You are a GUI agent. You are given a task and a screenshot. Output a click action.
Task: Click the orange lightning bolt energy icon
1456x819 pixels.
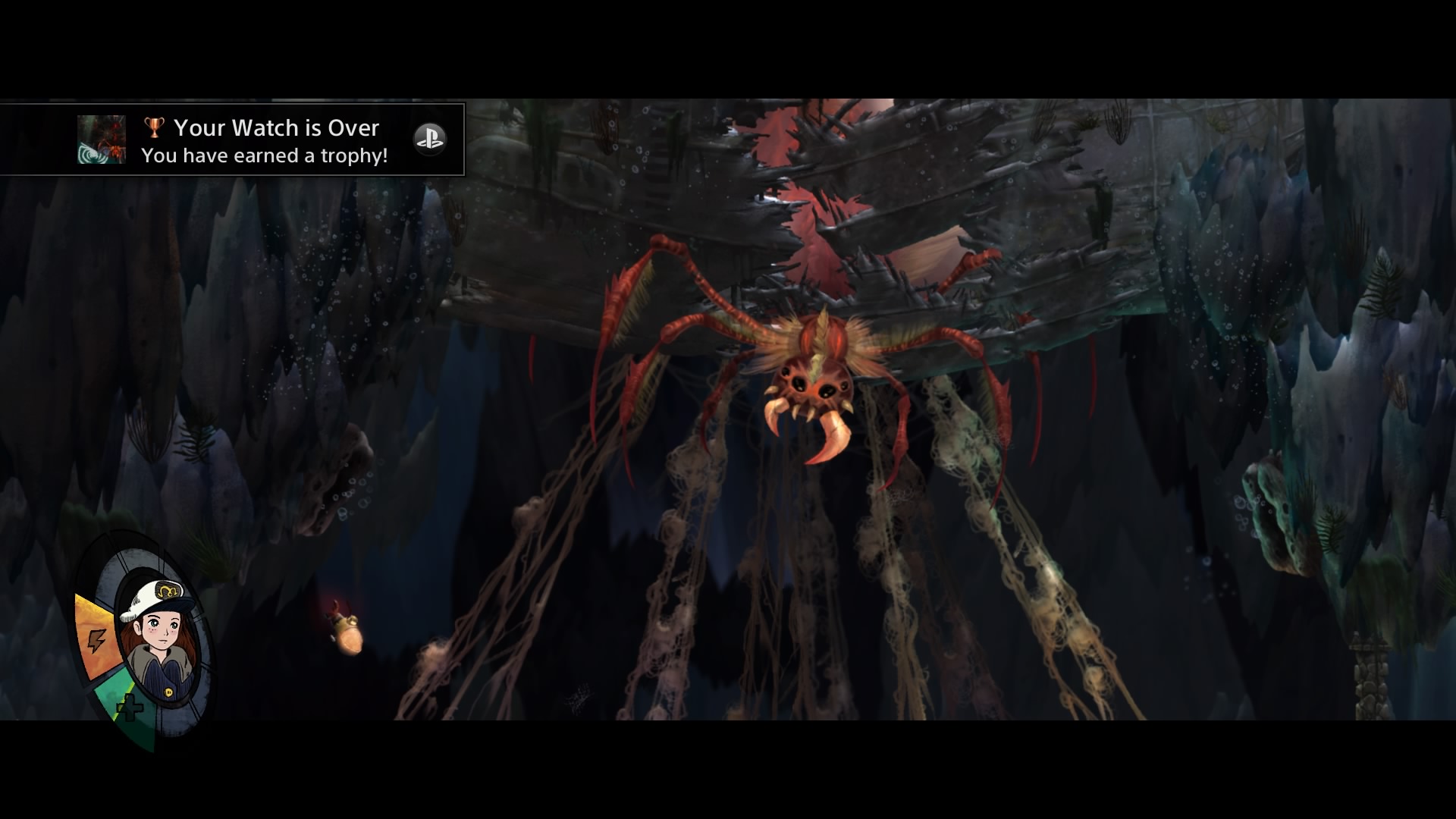pyautogui.click(x=96, y=641)
